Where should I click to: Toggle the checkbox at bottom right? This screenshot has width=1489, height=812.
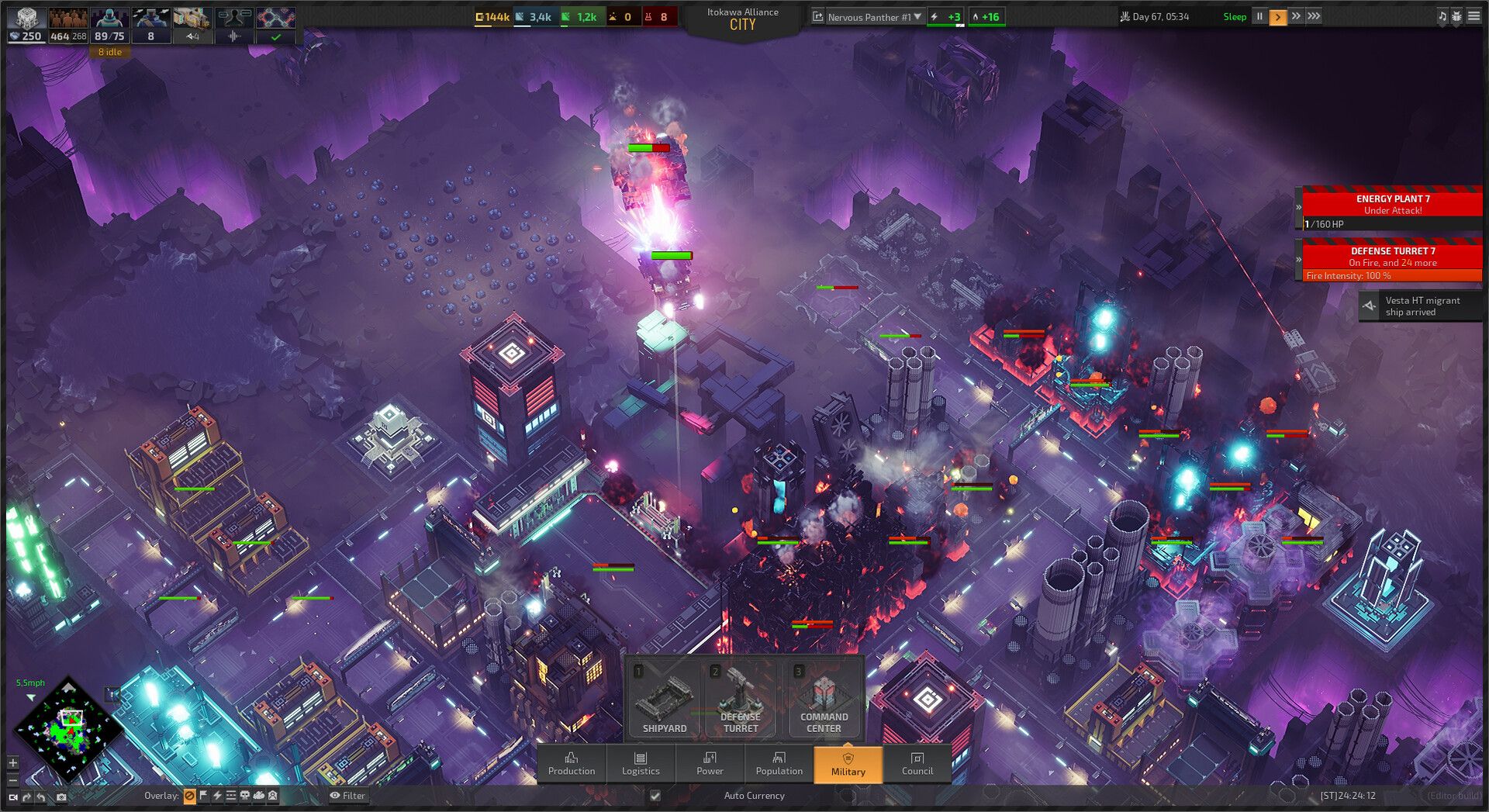point(655,796)
